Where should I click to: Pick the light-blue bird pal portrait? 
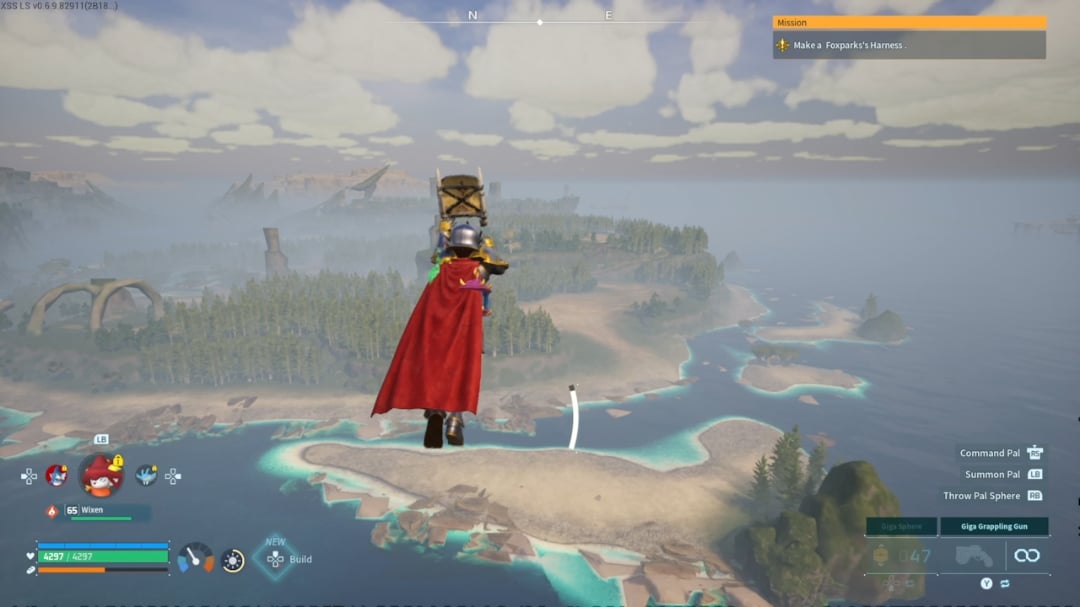click(147, 475)
